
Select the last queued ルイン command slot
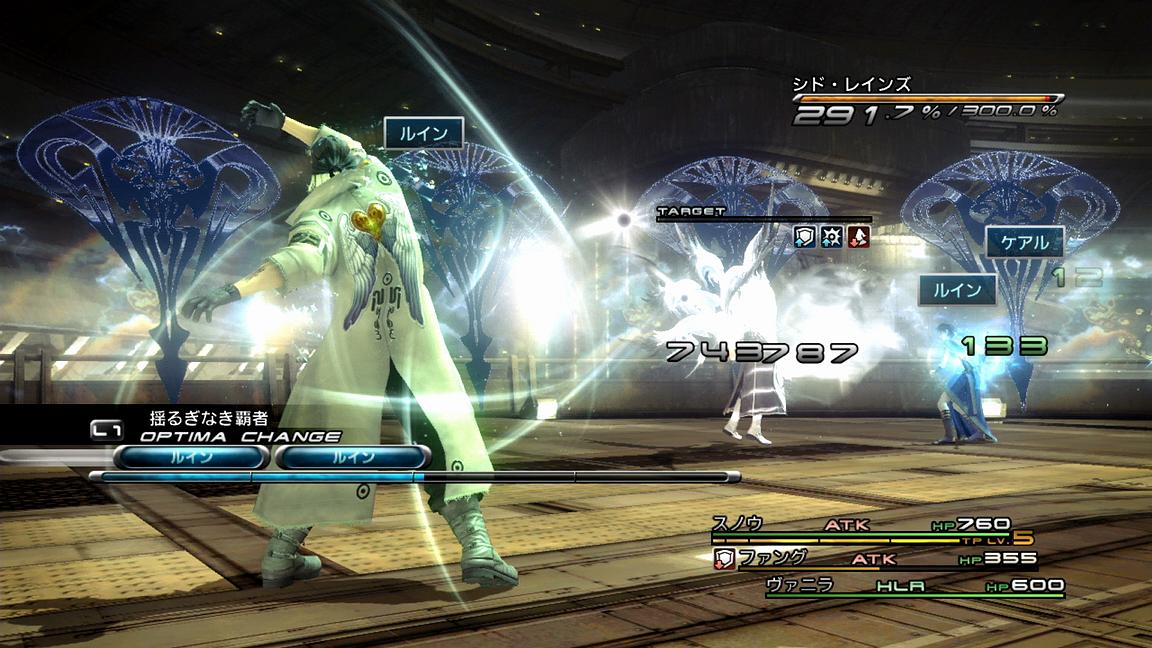pyautogui.click(x=352, y=457)
